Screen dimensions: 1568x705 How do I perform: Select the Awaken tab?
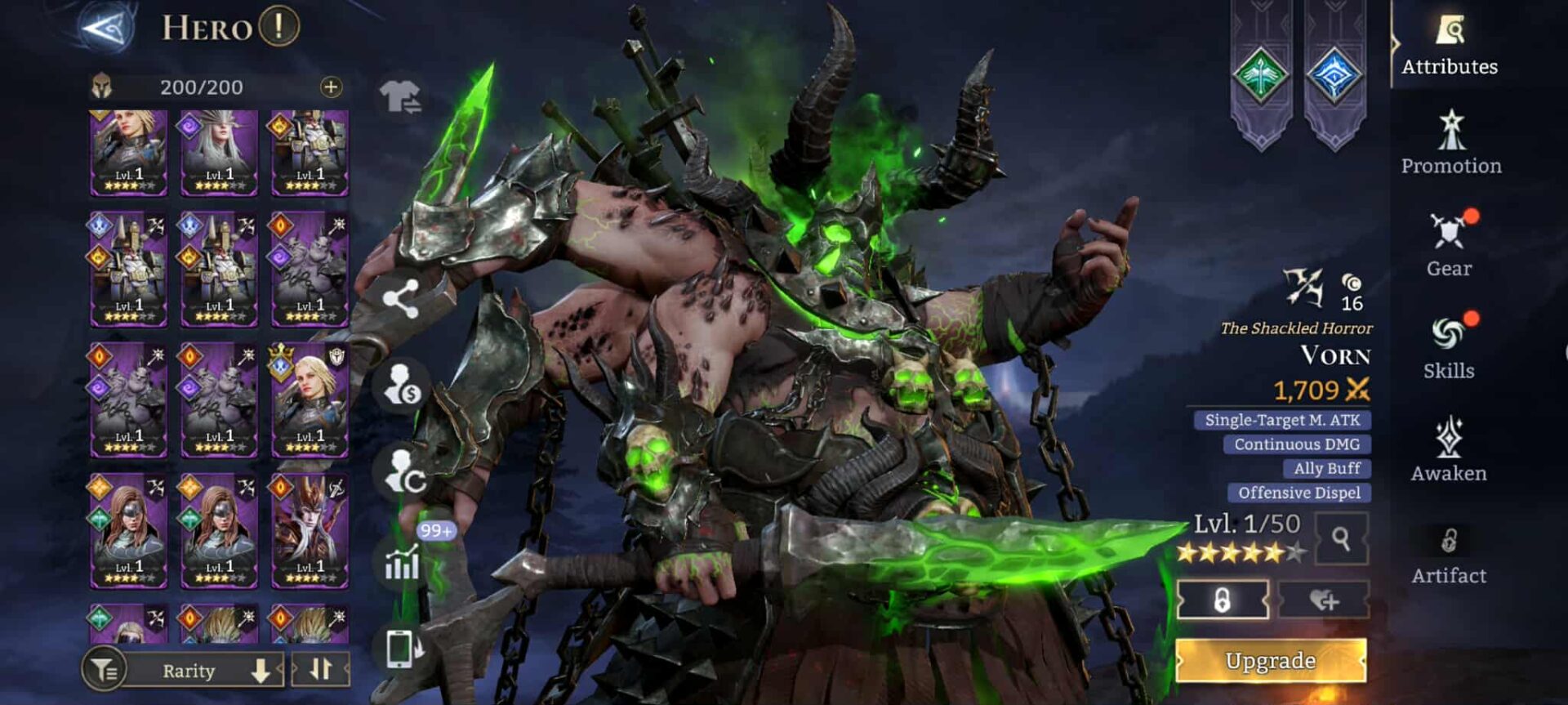[1450, 450]
